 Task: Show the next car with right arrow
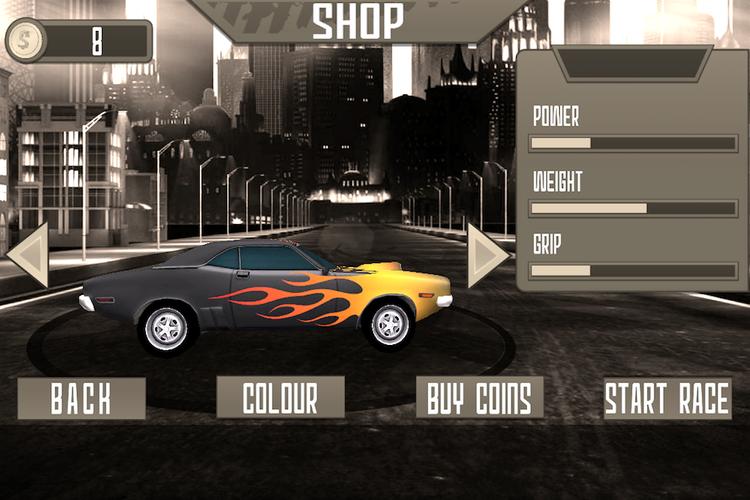pyautogui.click(x=487, y=255)
